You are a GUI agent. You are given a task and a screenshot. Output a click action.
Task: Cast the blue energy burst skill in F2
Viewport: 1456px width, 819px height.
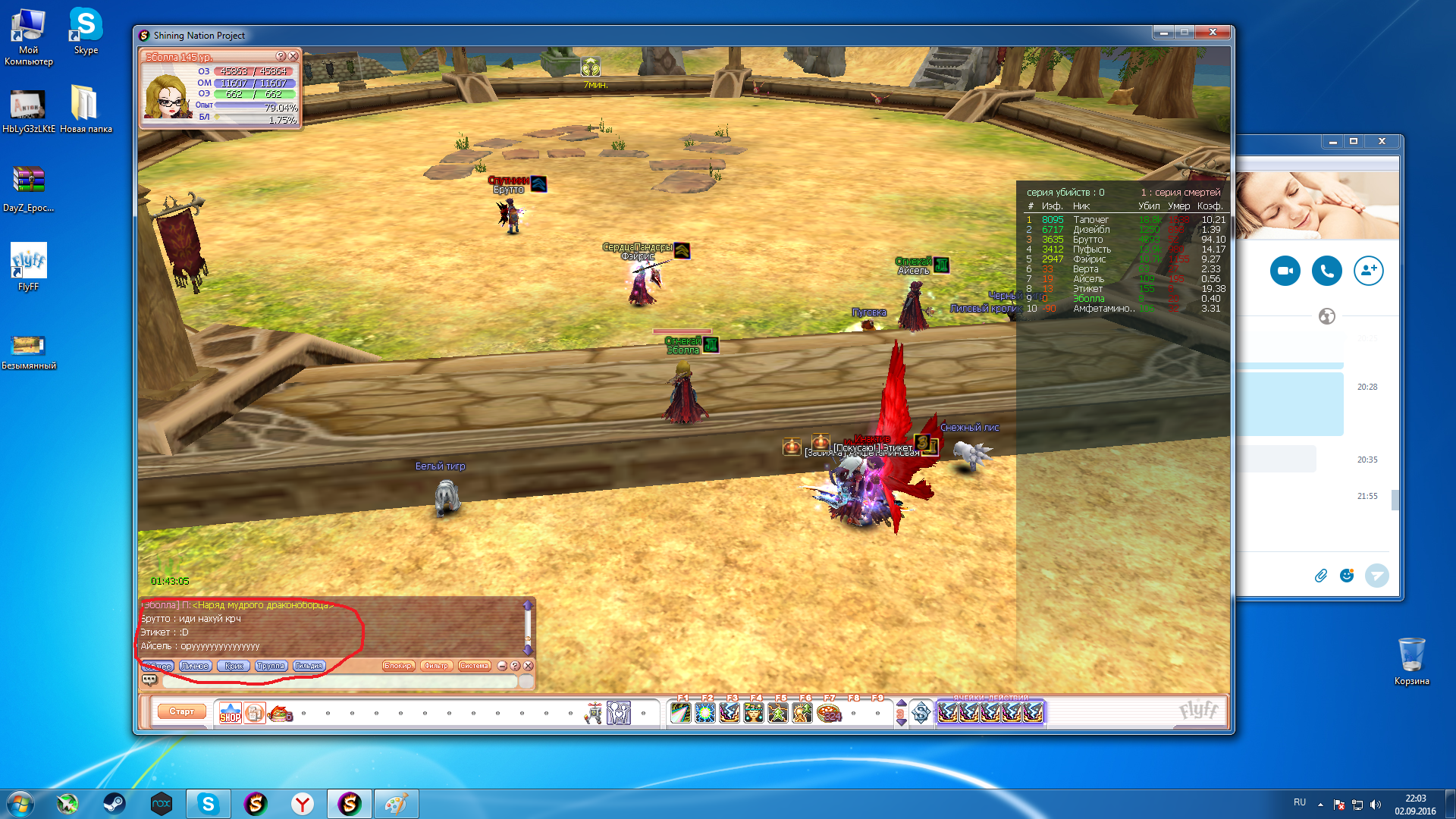point(705,714)
